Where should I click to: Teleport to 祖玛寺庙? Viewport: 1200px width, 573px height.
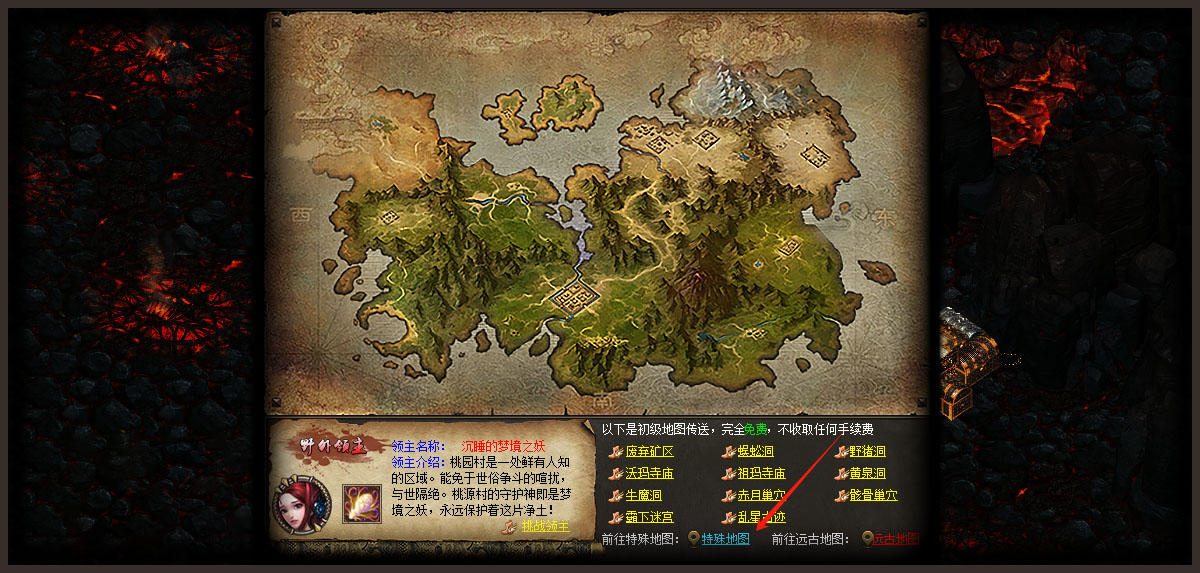(x=761, y=474)
